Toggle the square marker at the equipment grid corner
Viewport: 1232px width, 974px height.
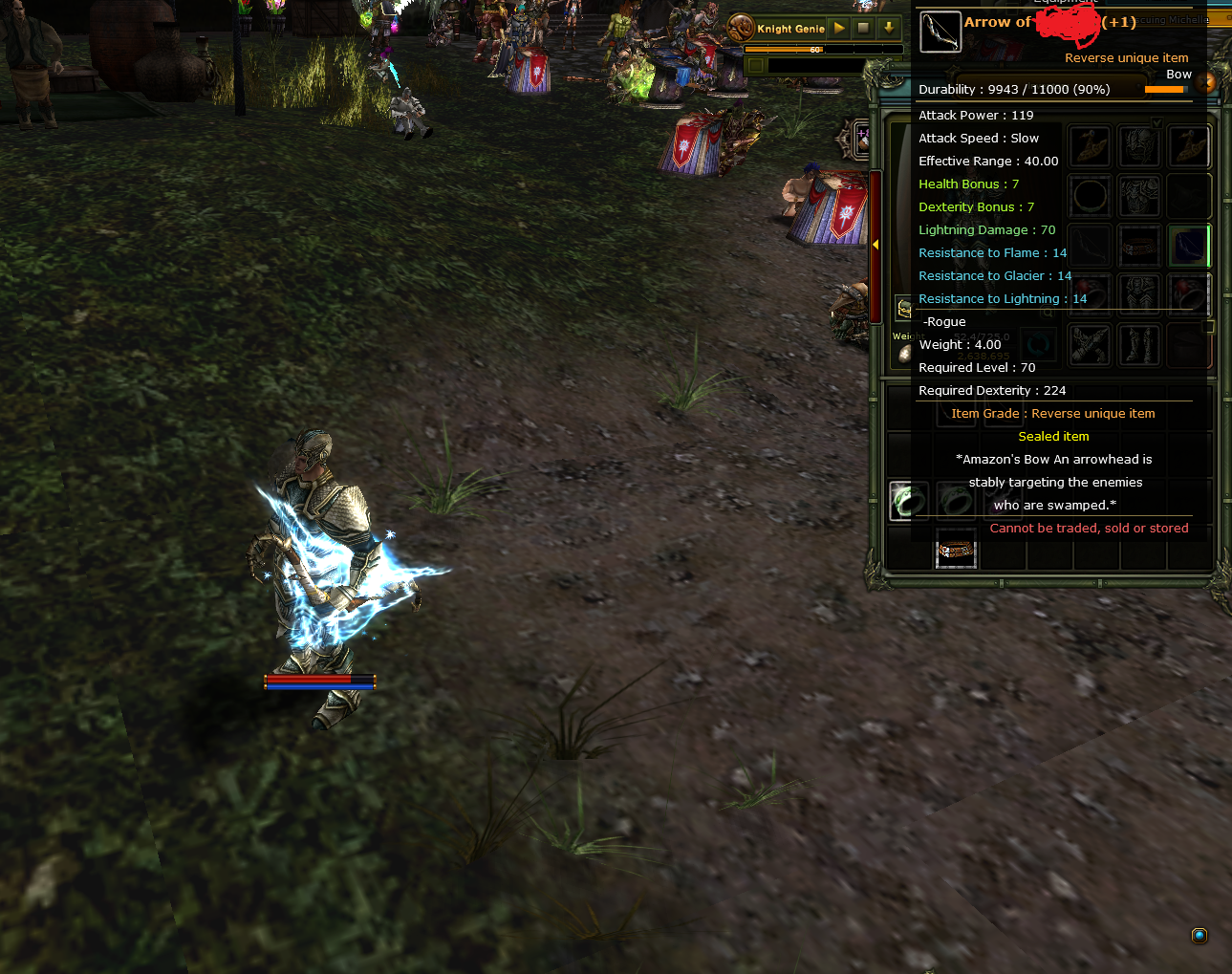[x=1208, y=326]
